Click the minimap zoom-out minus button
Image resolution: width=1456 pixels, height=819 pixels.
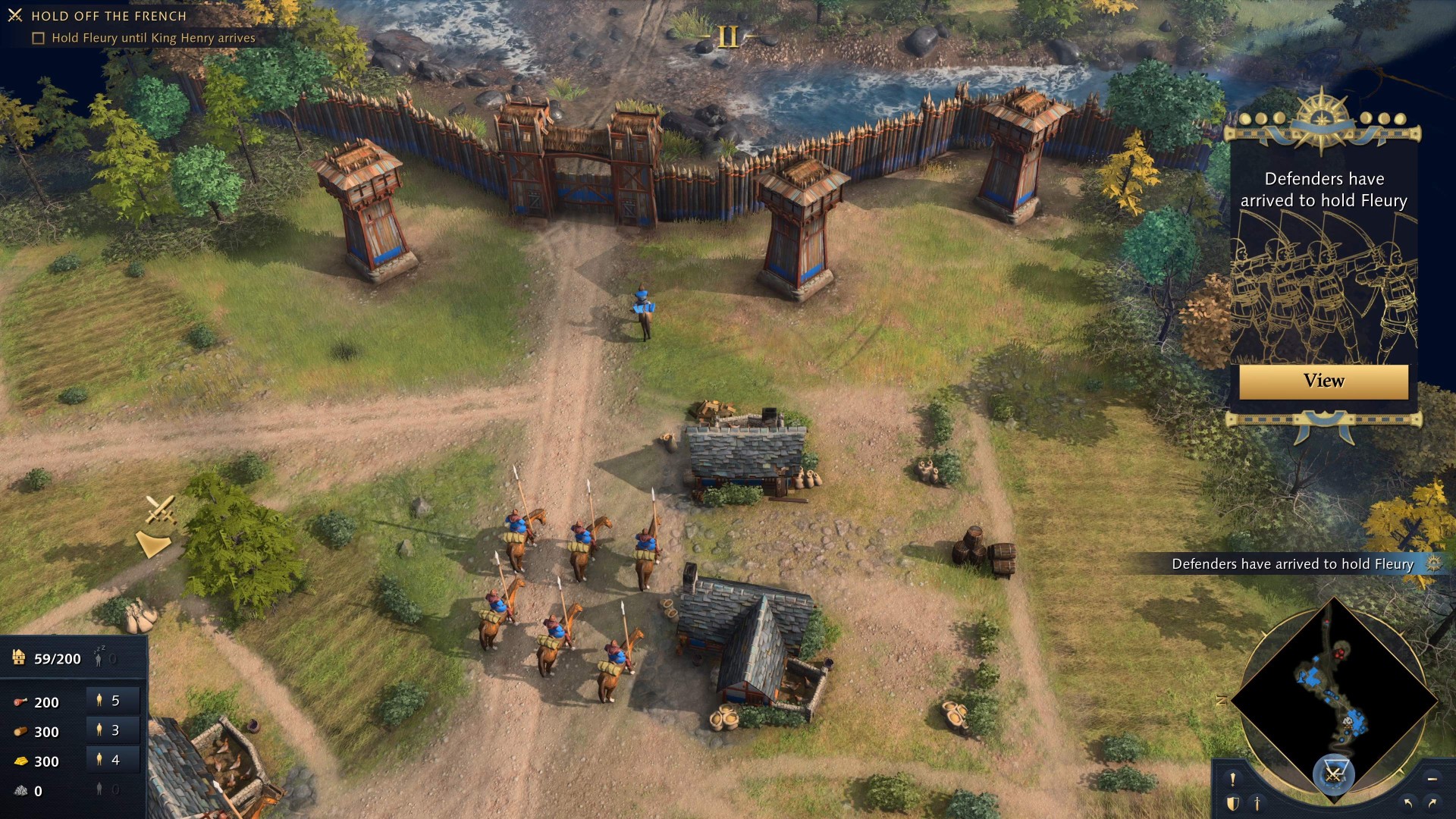pos(1431,779)
